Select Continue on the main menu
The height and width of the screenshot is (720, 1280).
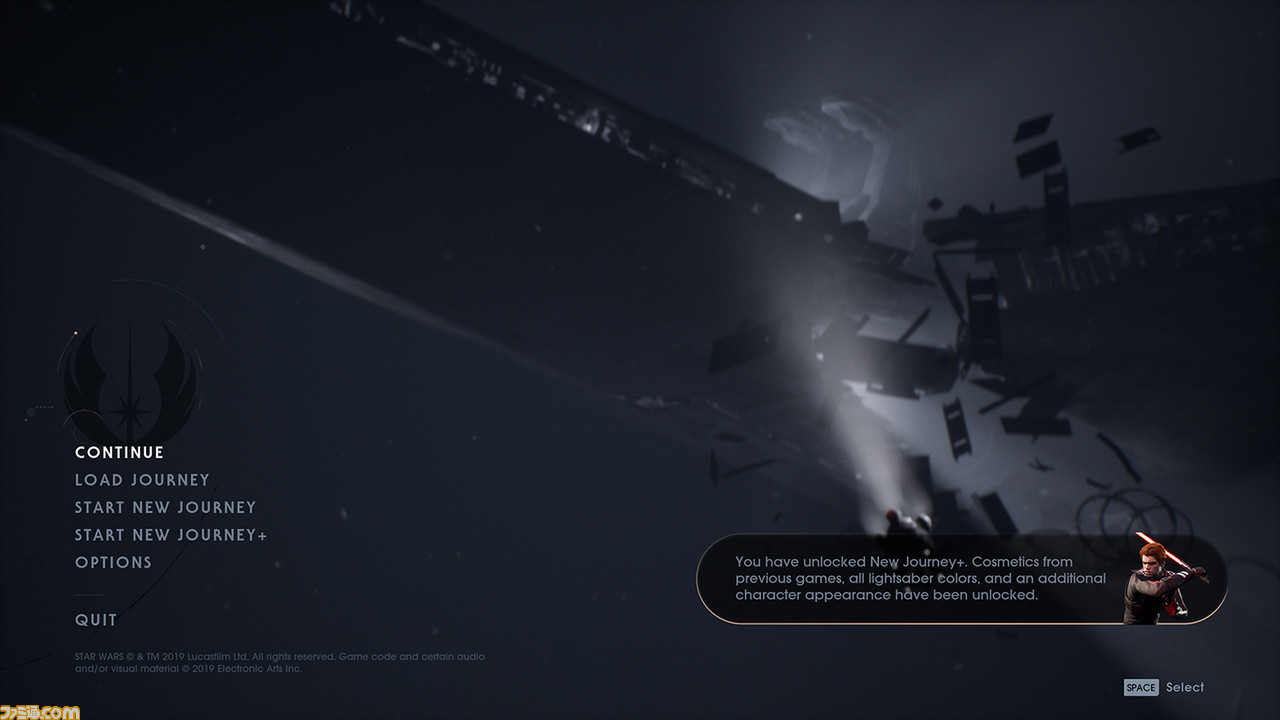[119, 453]
